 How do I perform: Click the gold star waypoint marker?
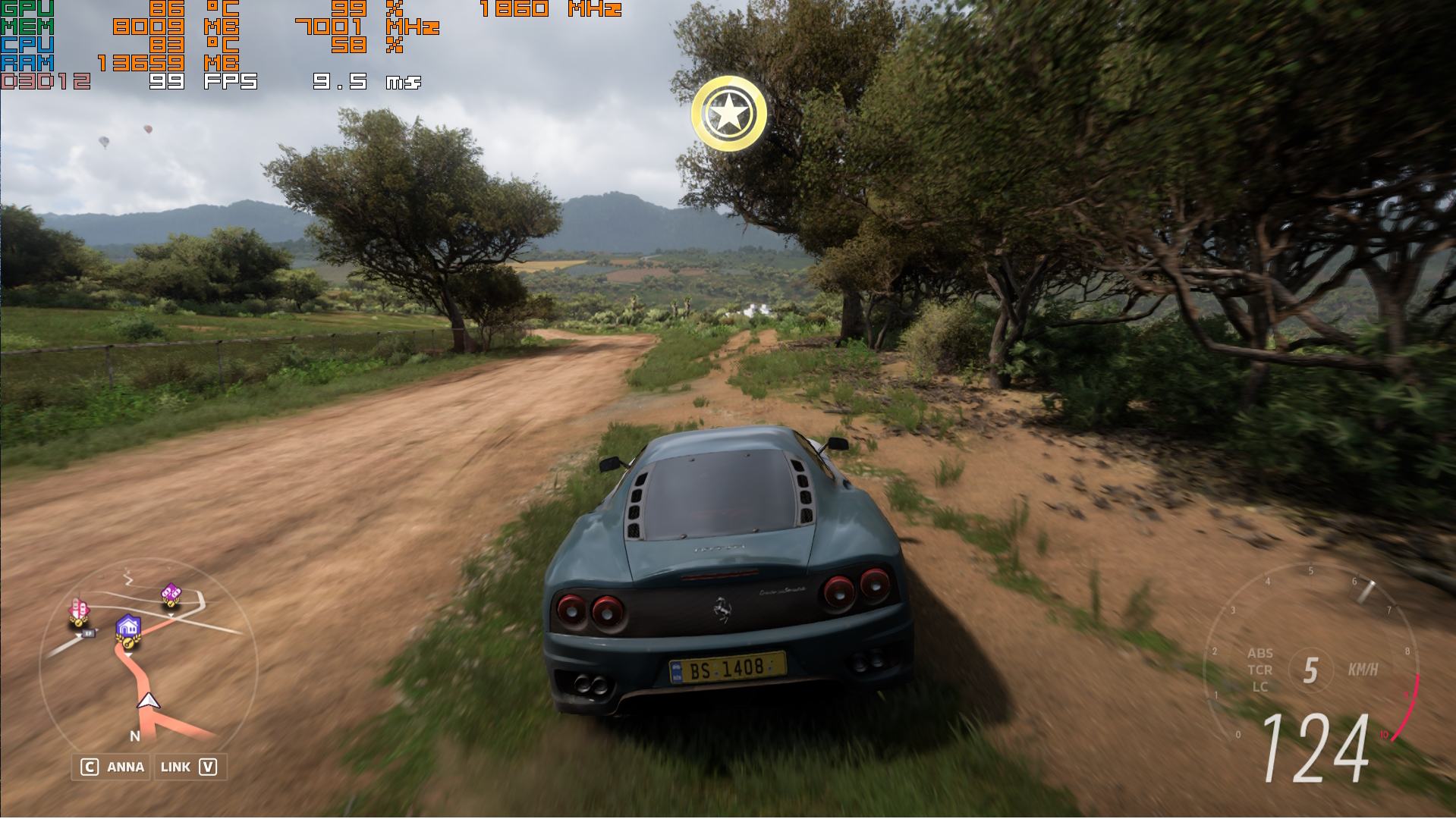pyautogui.click(x=728, y=114)
